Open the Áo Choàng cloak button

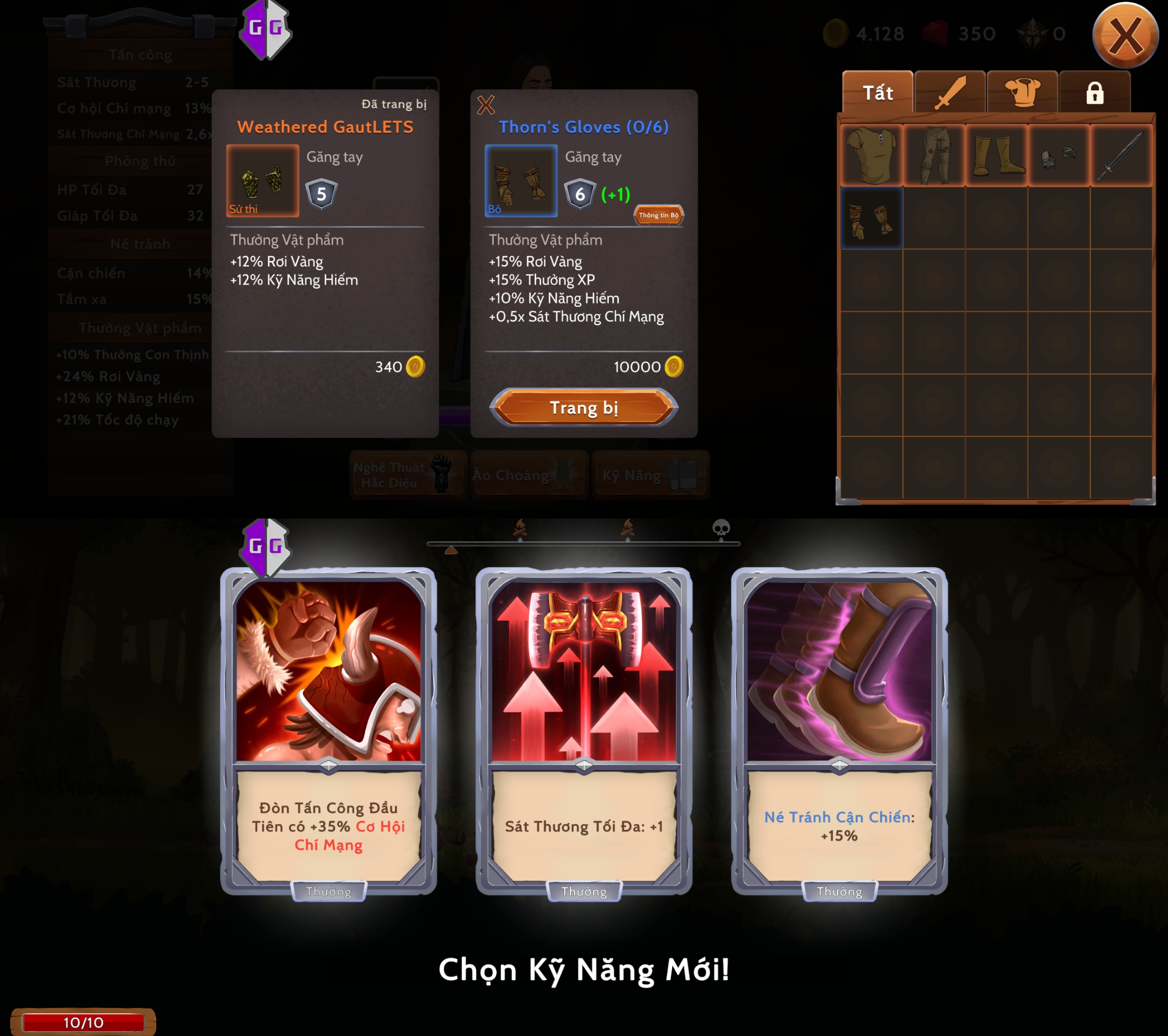[x=529, y=475]
